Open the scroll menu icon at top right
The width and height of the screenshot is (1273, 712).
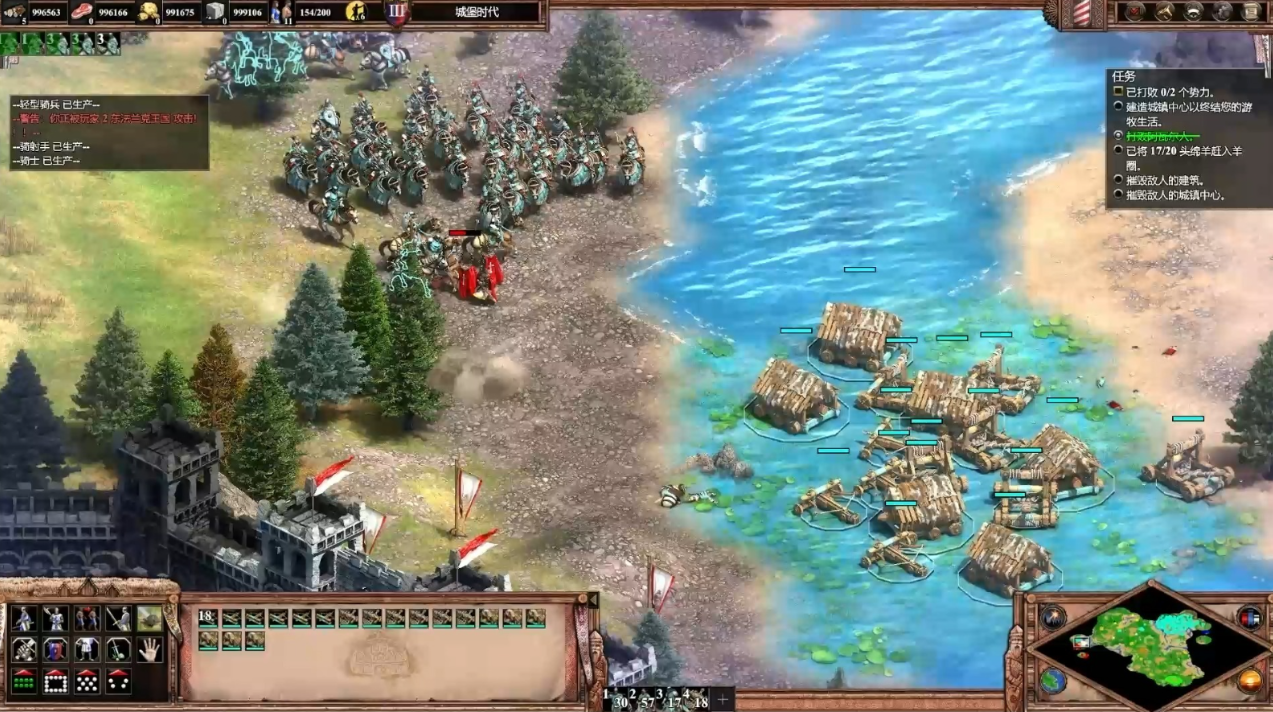1251,12
